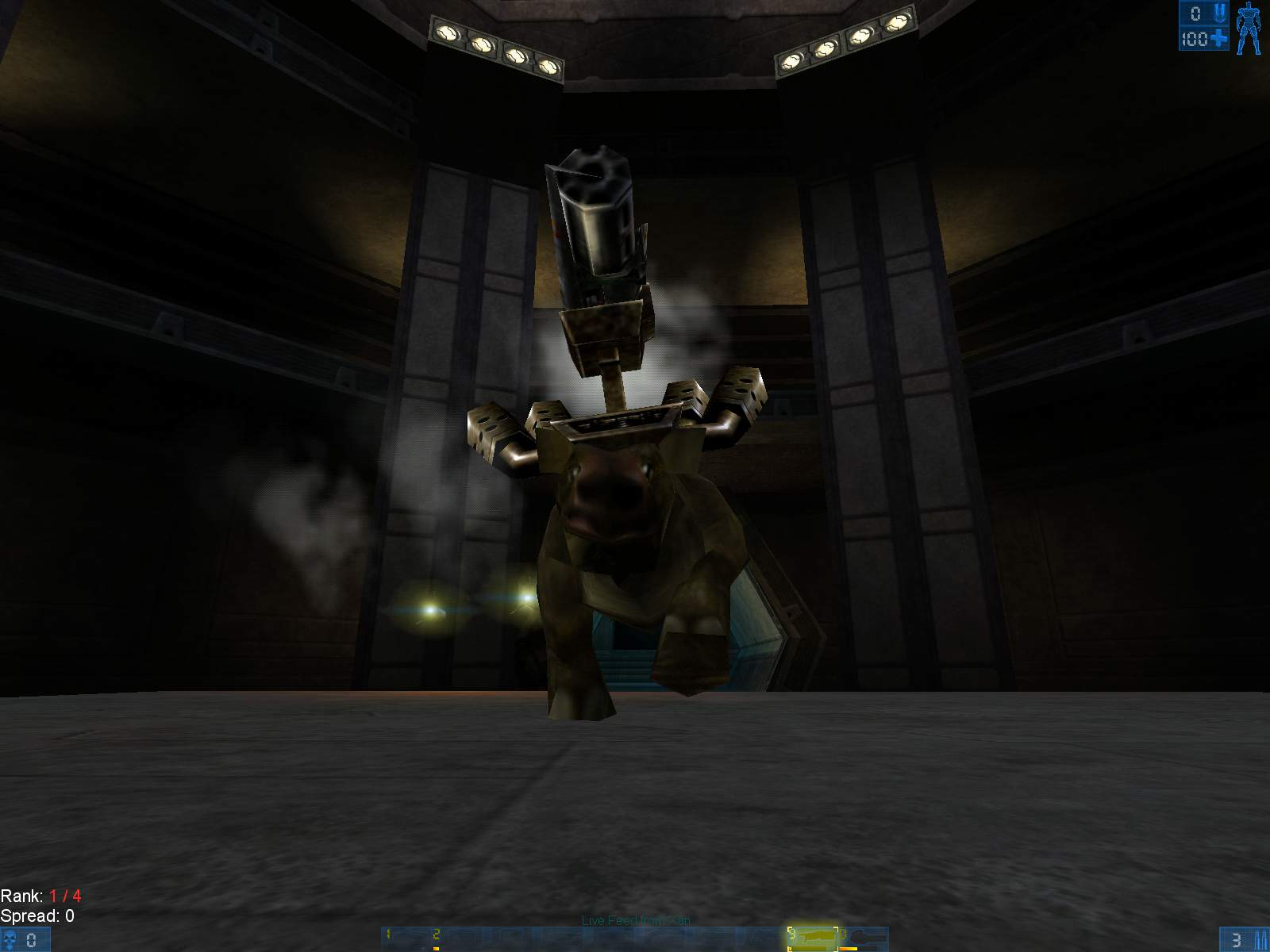This screenshot has width=1270, height=952.
Task: Click the weapon icon in slot 10
Action: [867, 936]
